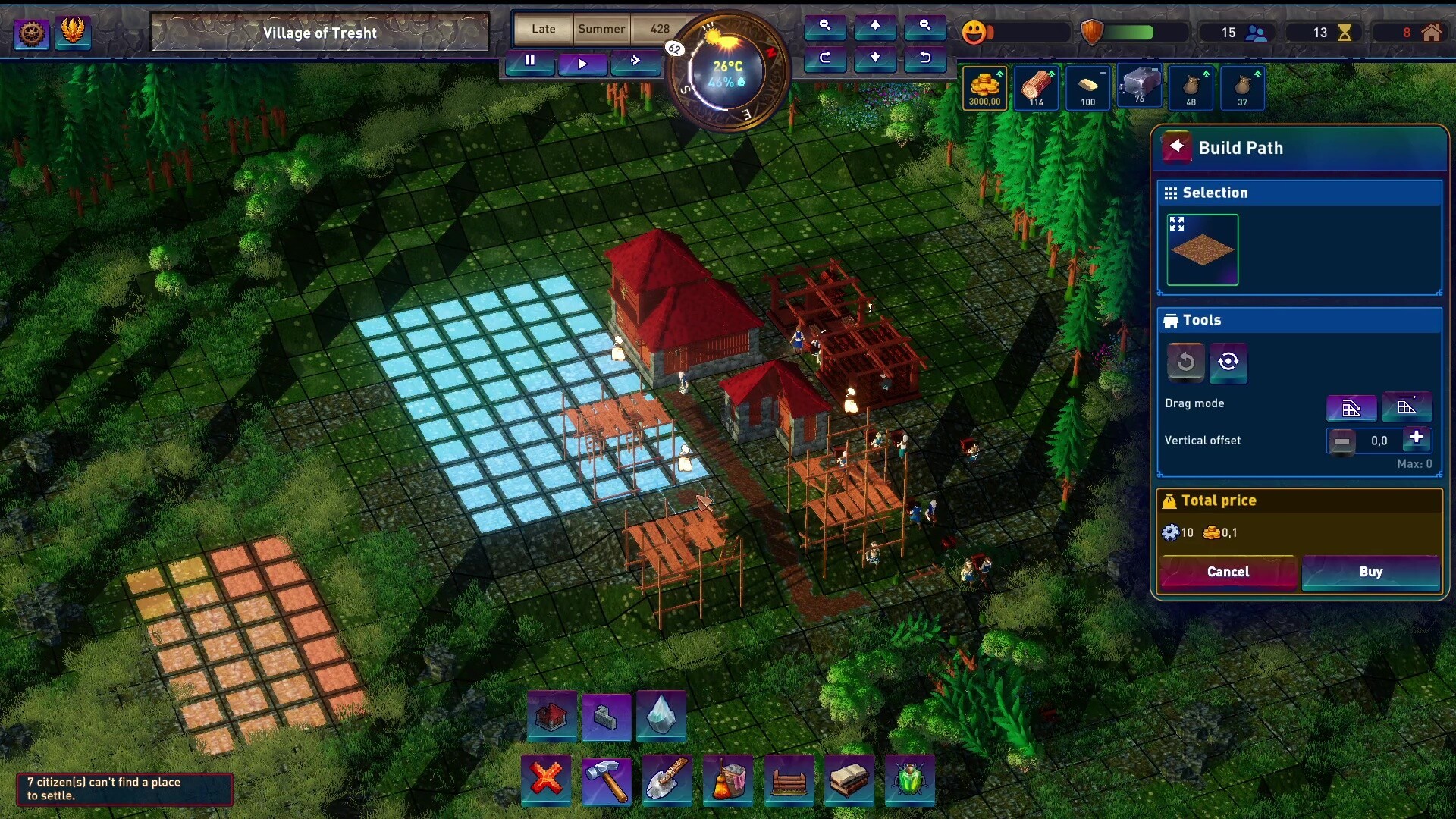Increase the vertical offset with plus
The width and height of the screenshot is (1456, 819).
click(x=1416, y=438)
